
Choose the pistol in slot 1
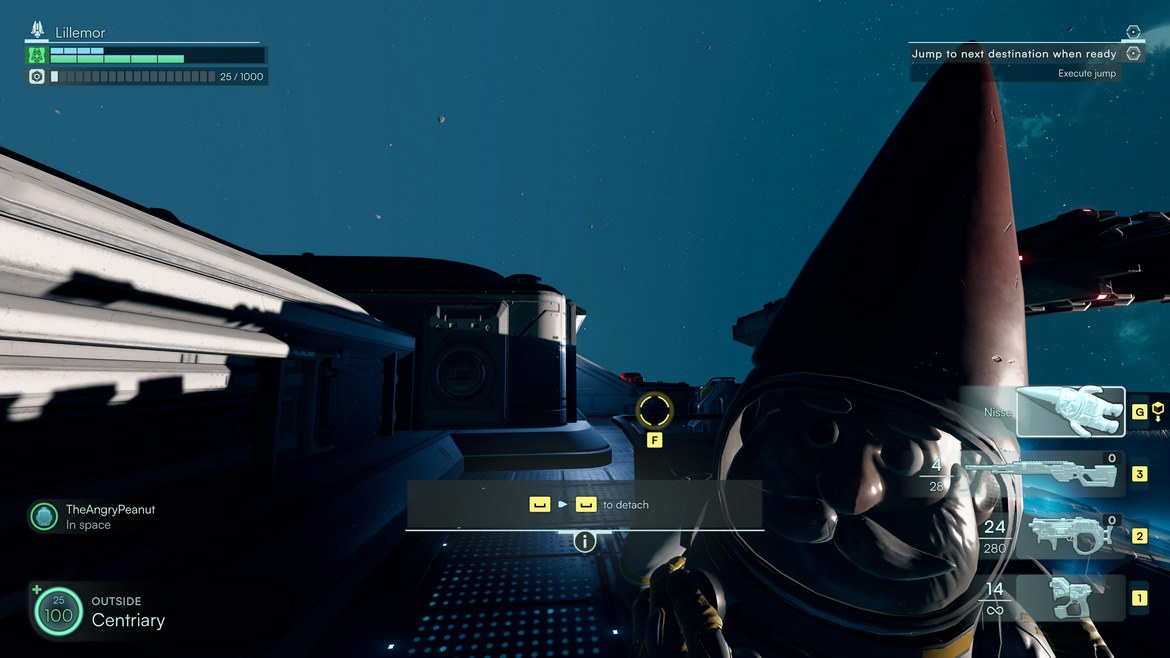coord(1070,598)
